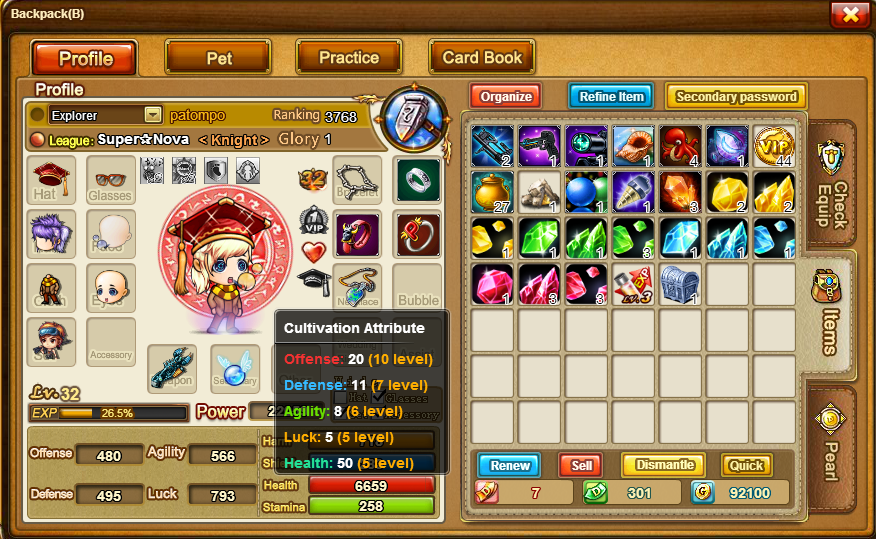The width and height of the screenshot is (876, 539).
Task: Set a Secondary password
Action: point(736,97)
